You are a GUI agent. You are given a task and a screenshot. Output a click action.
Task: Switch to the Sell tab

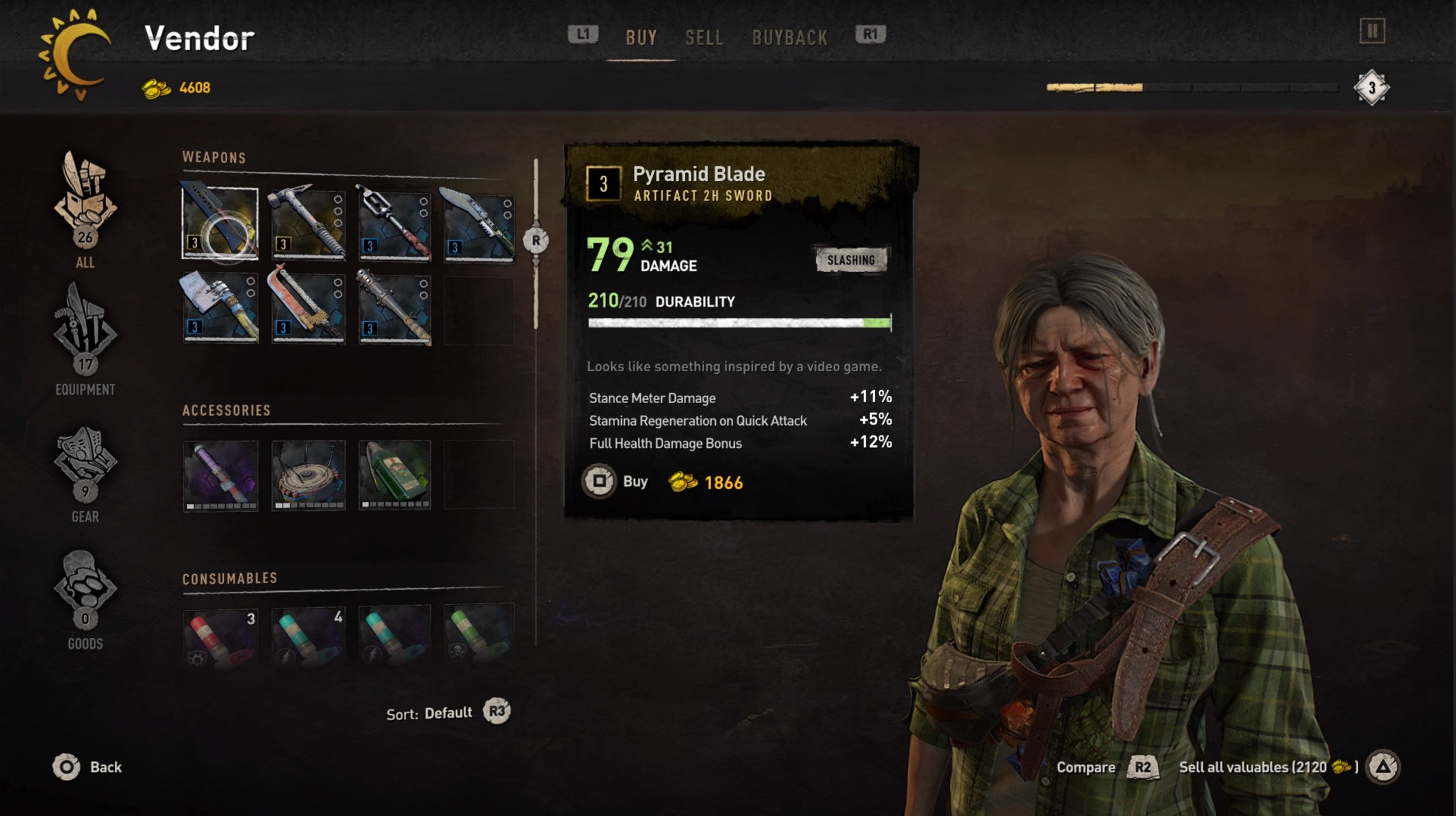pyautogui.click(x=704, y=37)
